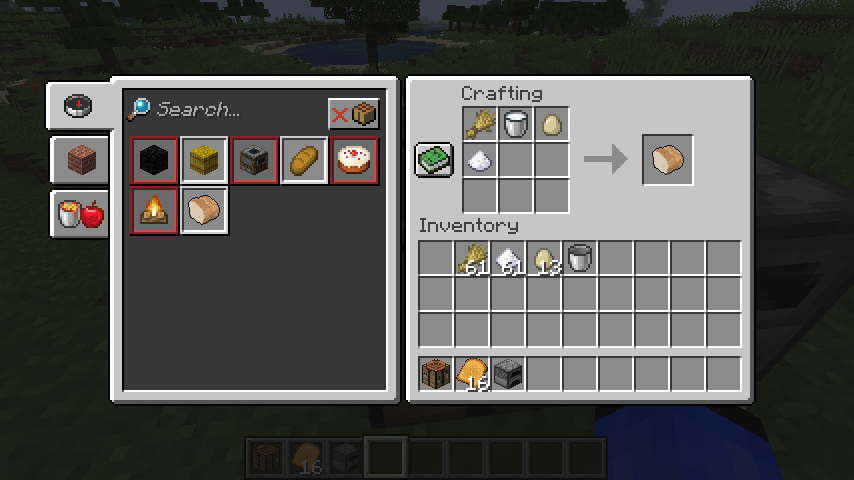
Task: Select the stack of 61 wheat in the inventory
Action: click(x=472, y=259)
